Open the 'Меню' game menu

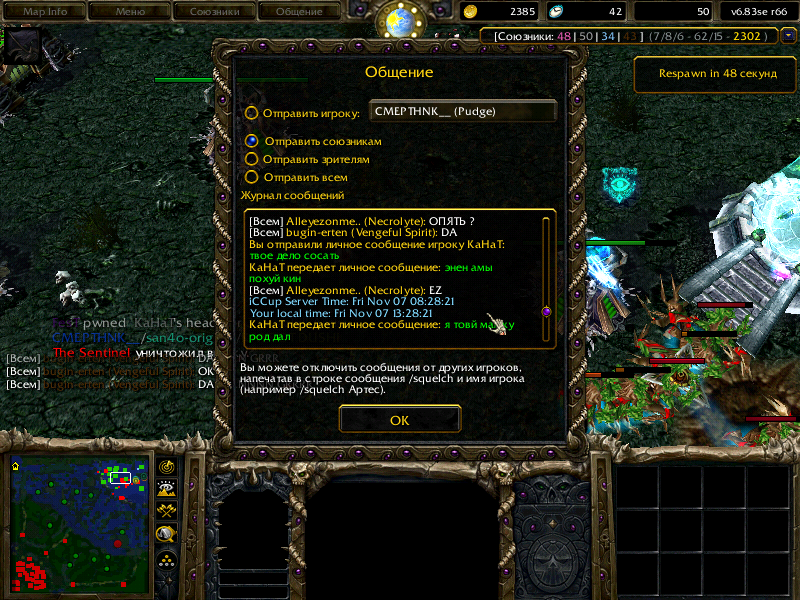(130, 12)
